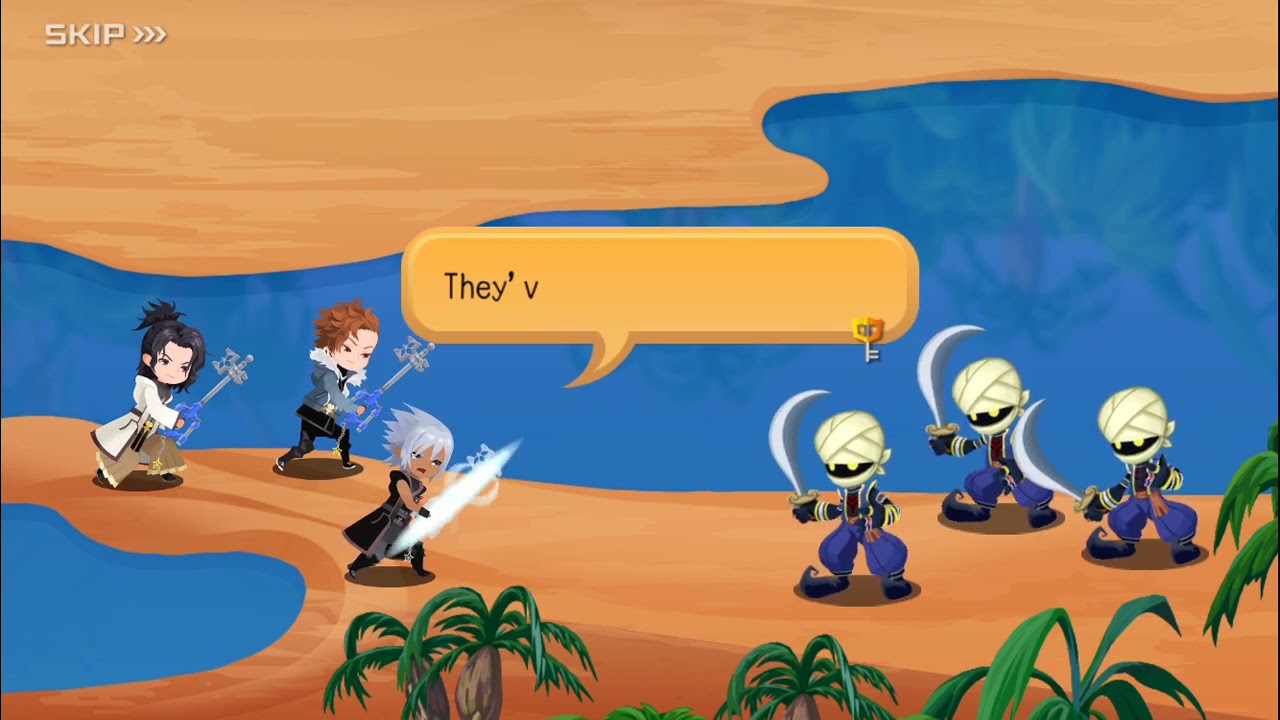Advance dialogue via the keyblade icon
Viewport: 1280px width, 720px height.
(868, 338)
